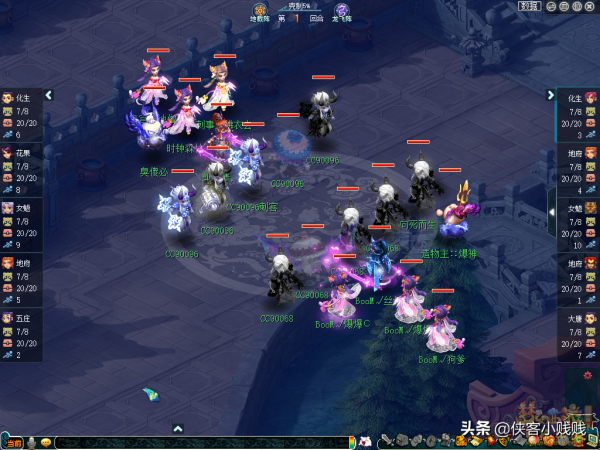The width and height of the screenshot is (600, 450).
Task: Toggle the 当前 chat channel button
Action: pyautogui.click(x=12, y=442)
